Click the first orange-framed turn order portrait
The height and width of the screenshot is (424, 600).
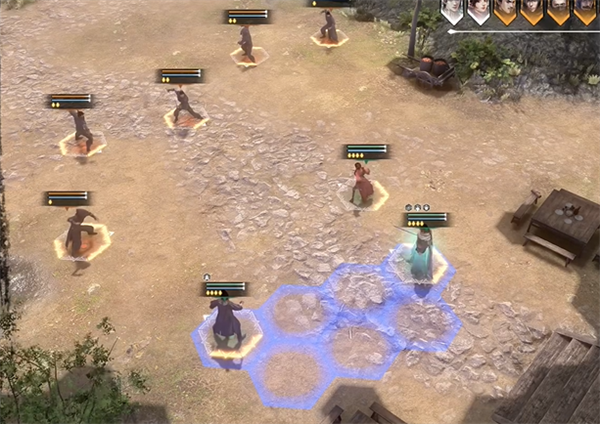(x=506, y=12)
